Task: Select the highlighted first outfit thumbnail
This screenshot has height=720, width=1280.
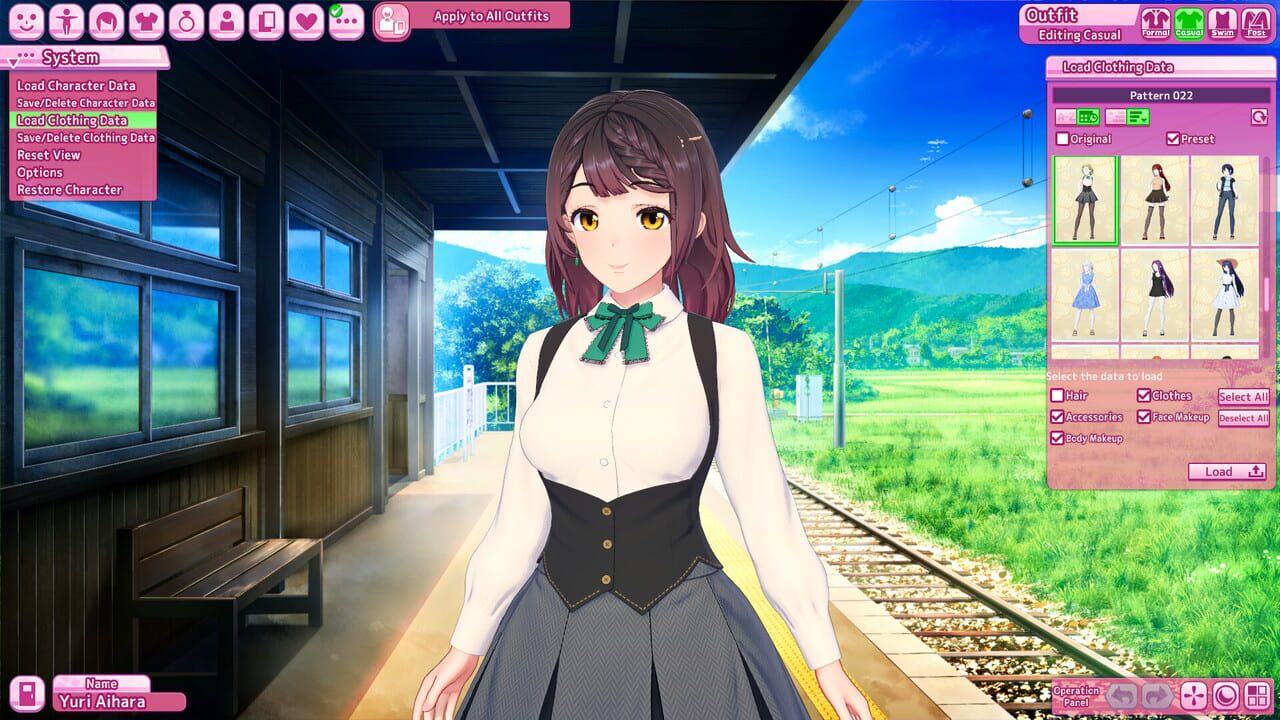Action: [x=1084, y=200]
